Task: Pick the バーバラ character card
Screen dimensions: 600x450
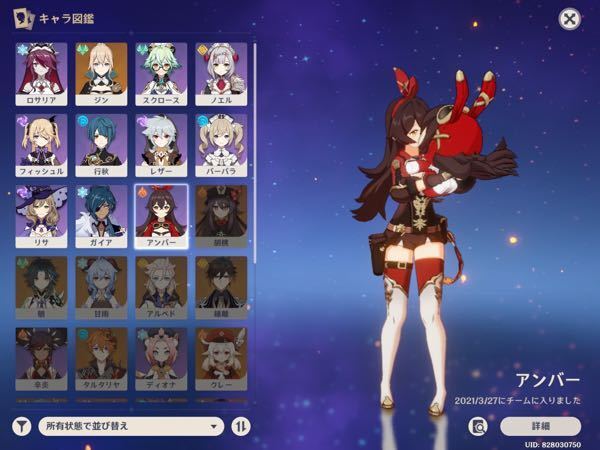Action: [x=221, y=145]
